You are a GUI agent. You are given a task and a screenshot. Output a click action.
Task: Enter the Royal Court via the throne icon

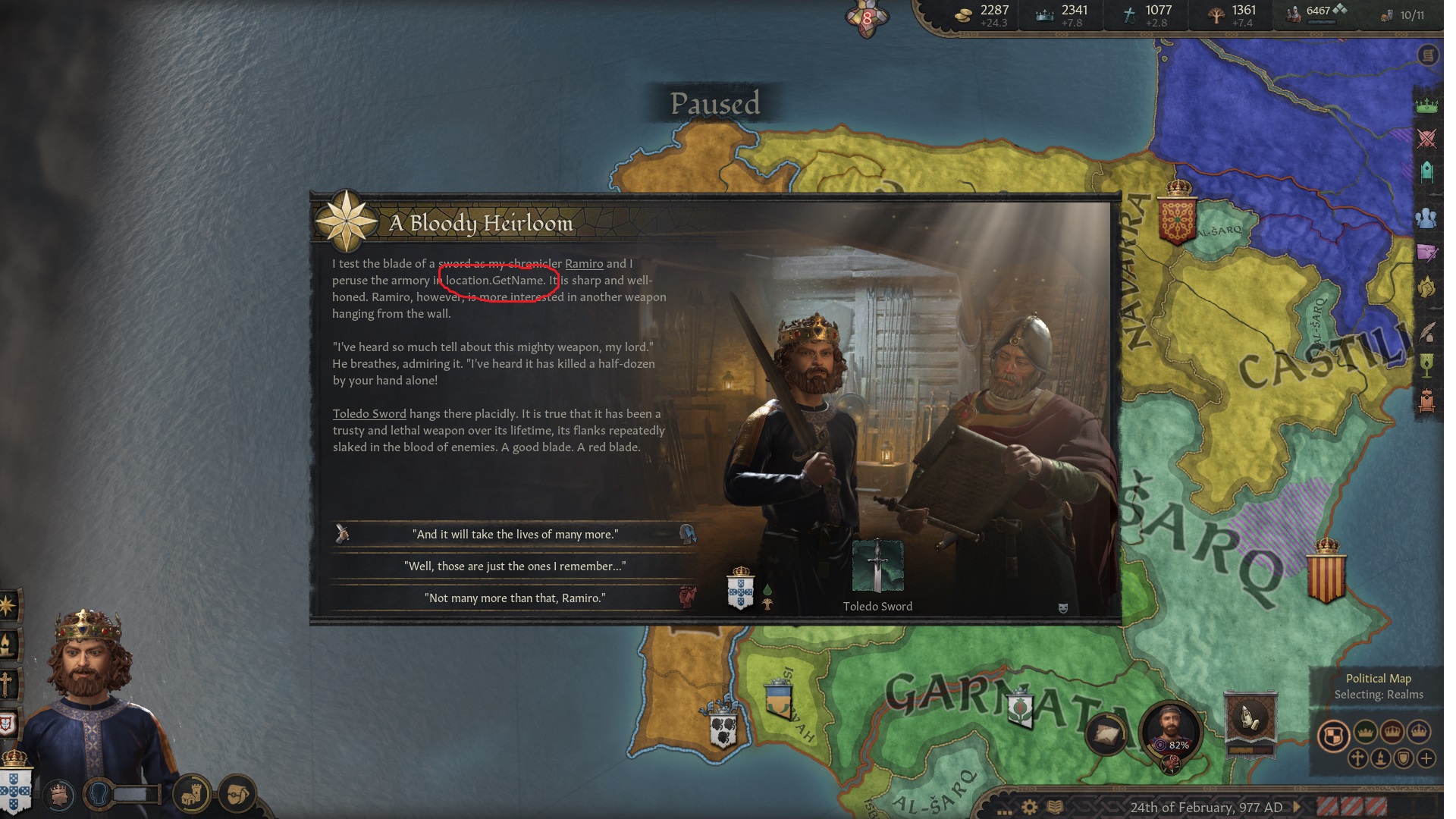1427,401
